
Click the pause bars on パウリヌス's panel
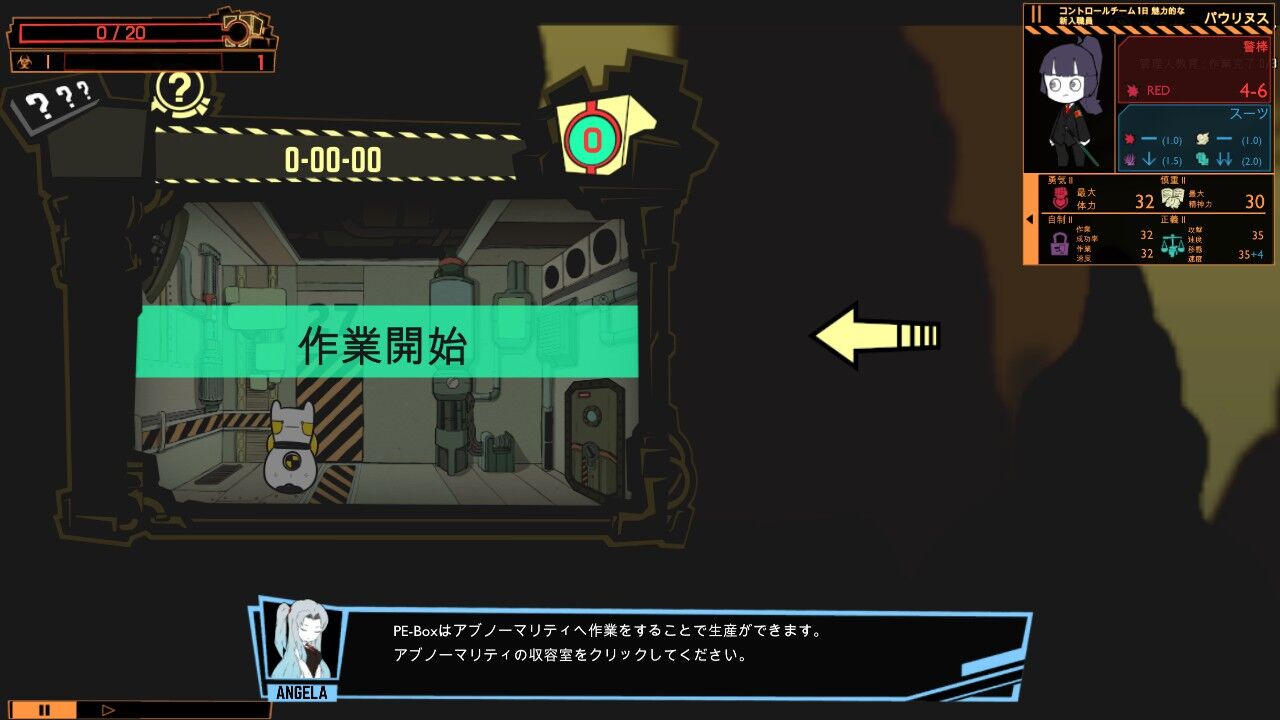pyautogui.click(x=1037, y=15)
